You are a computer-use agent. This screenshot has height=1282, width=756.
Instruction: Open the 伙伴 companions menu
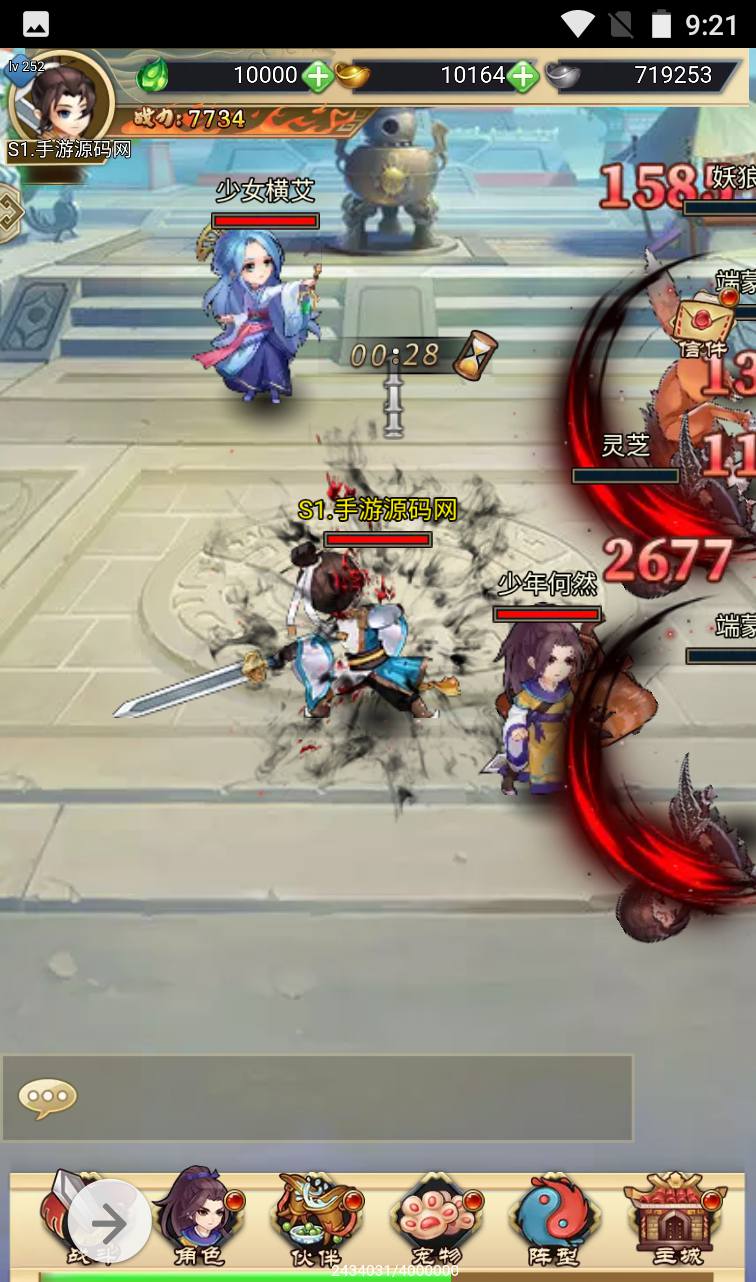coord(315,1218)
